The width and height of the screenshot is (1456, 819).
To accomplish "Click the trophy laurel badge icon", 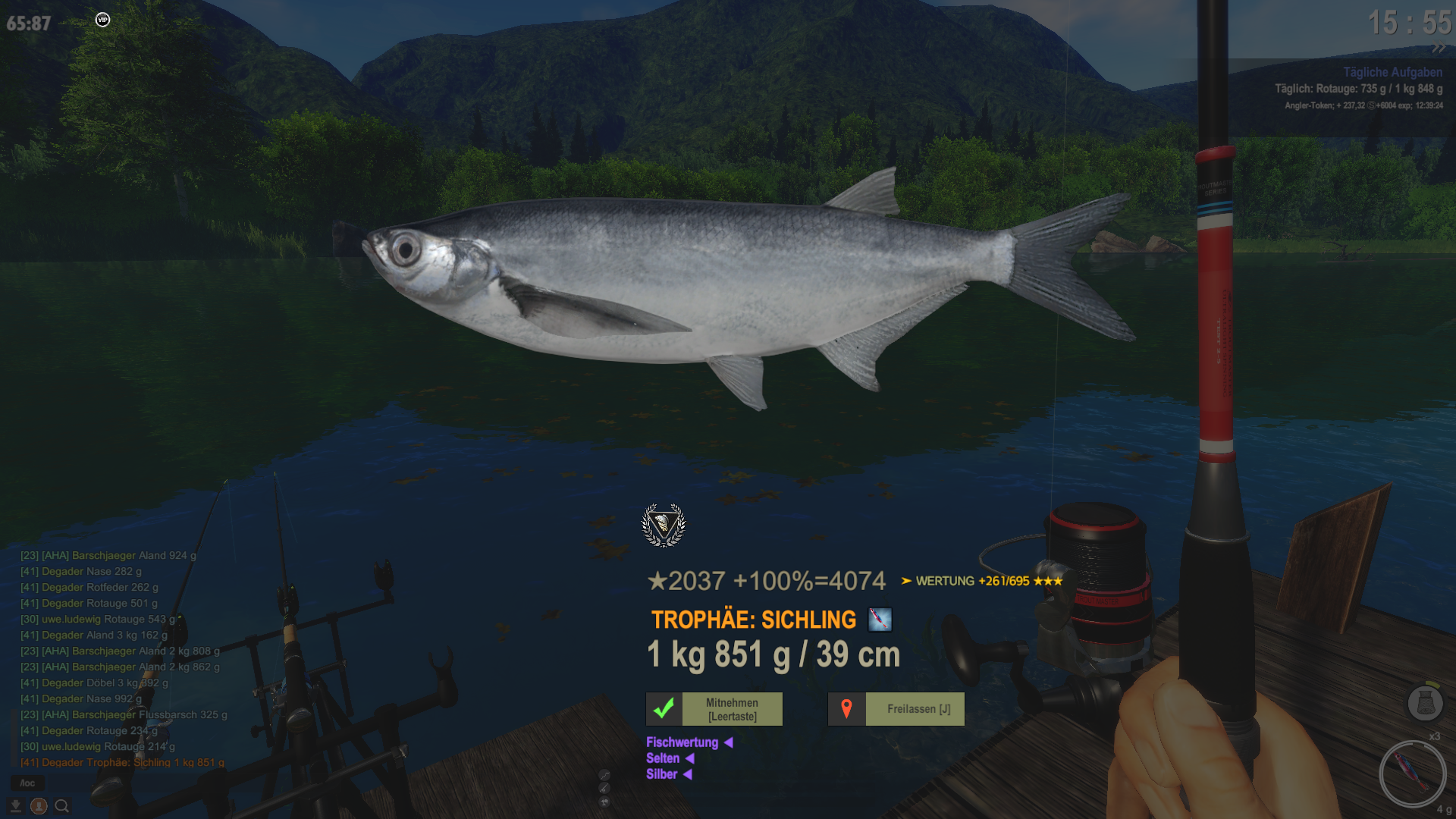I will coord(664,525).
